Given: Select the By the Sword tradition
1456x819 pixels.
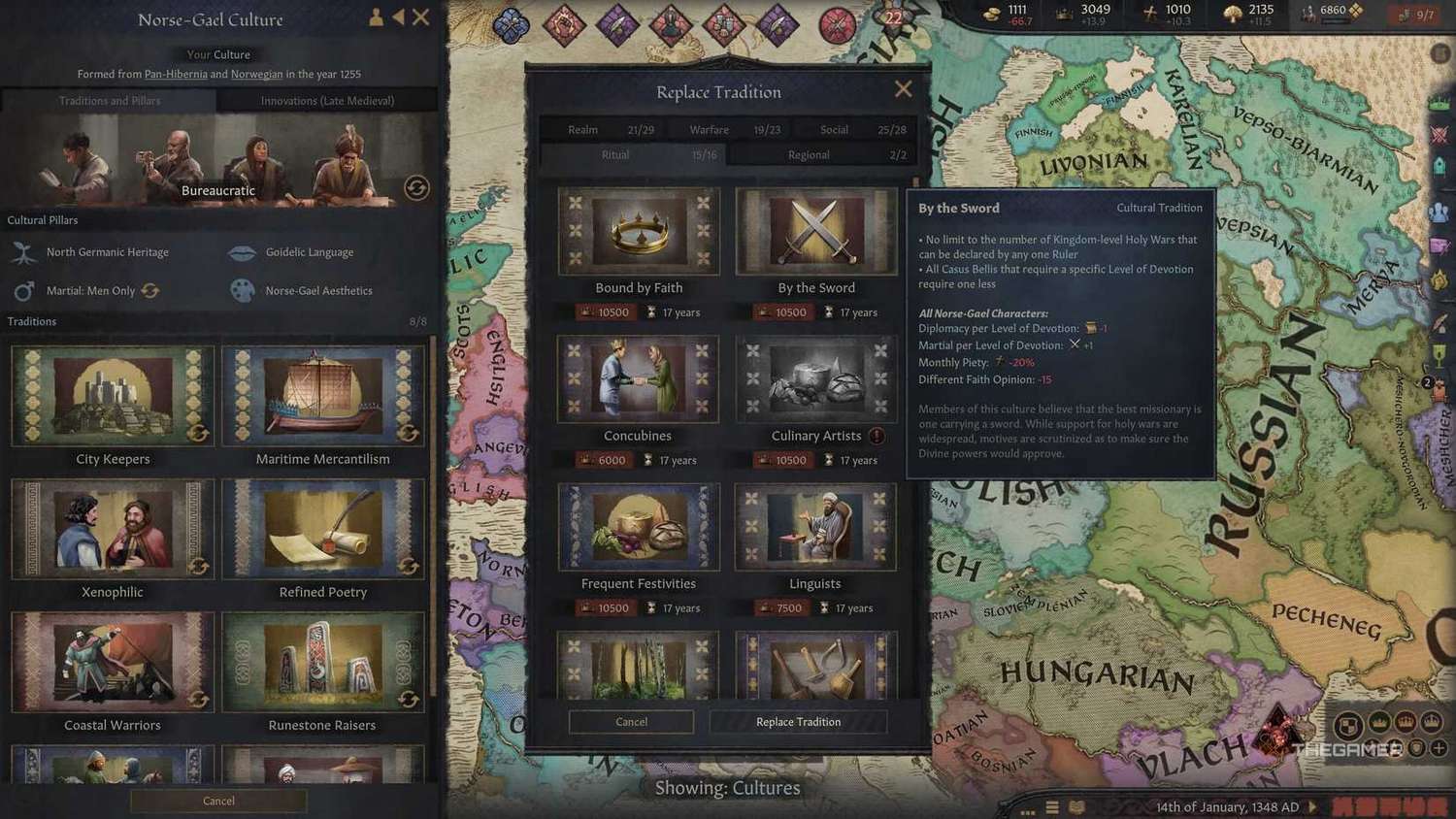Looking at the screenshot, I should (x=816, y=232).
